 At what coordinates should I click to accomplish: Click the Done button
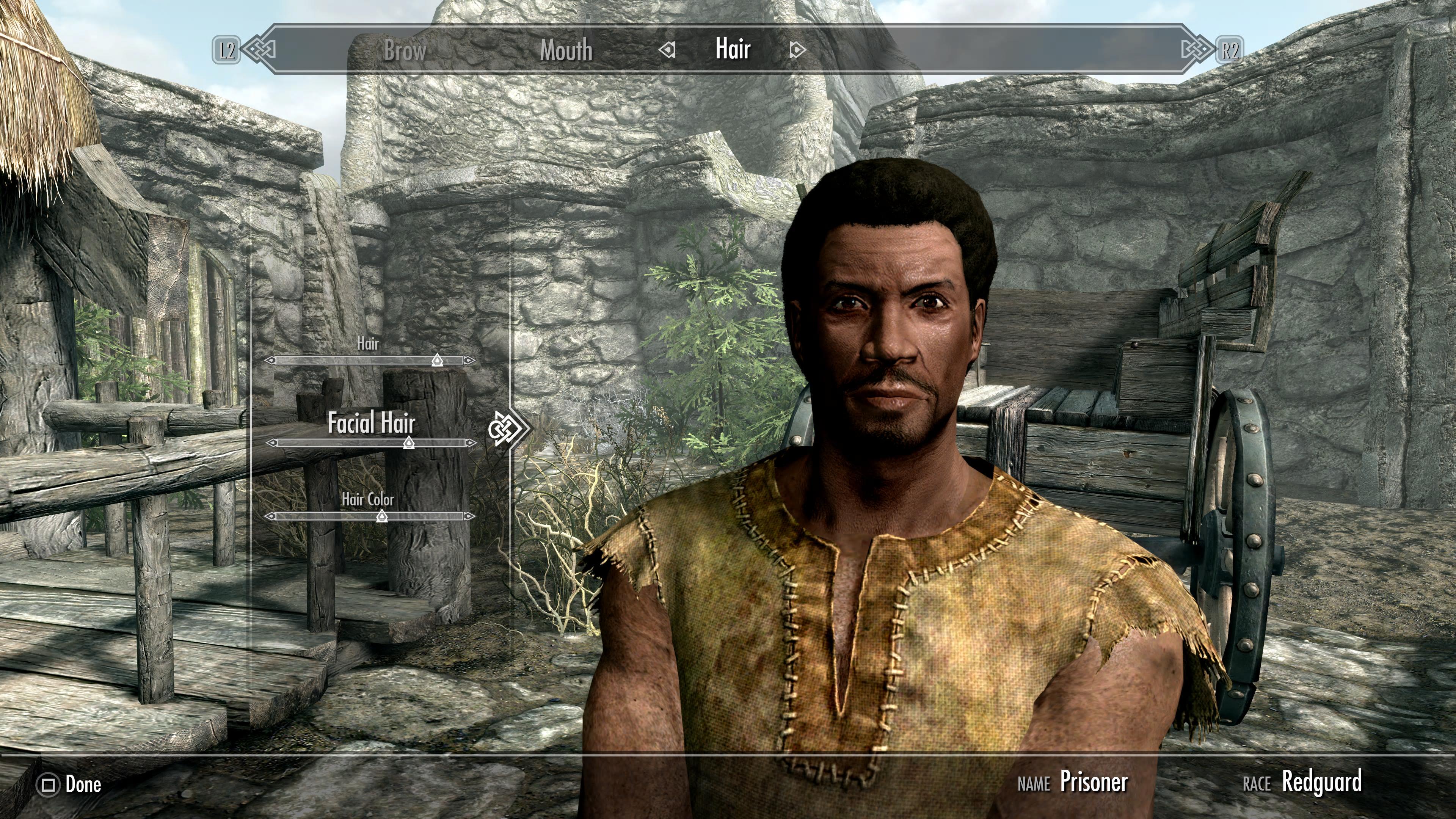click(x=83, y=784)
